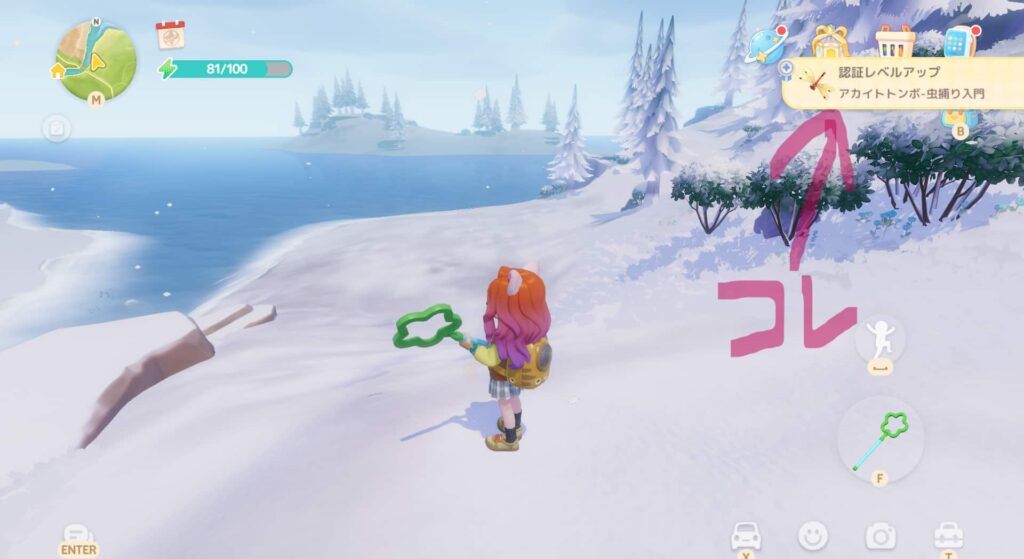Open the blue smartphone menu icon
Image resolution: width=1024 pixels, height=559 pixels.
(x=958, y=42)
